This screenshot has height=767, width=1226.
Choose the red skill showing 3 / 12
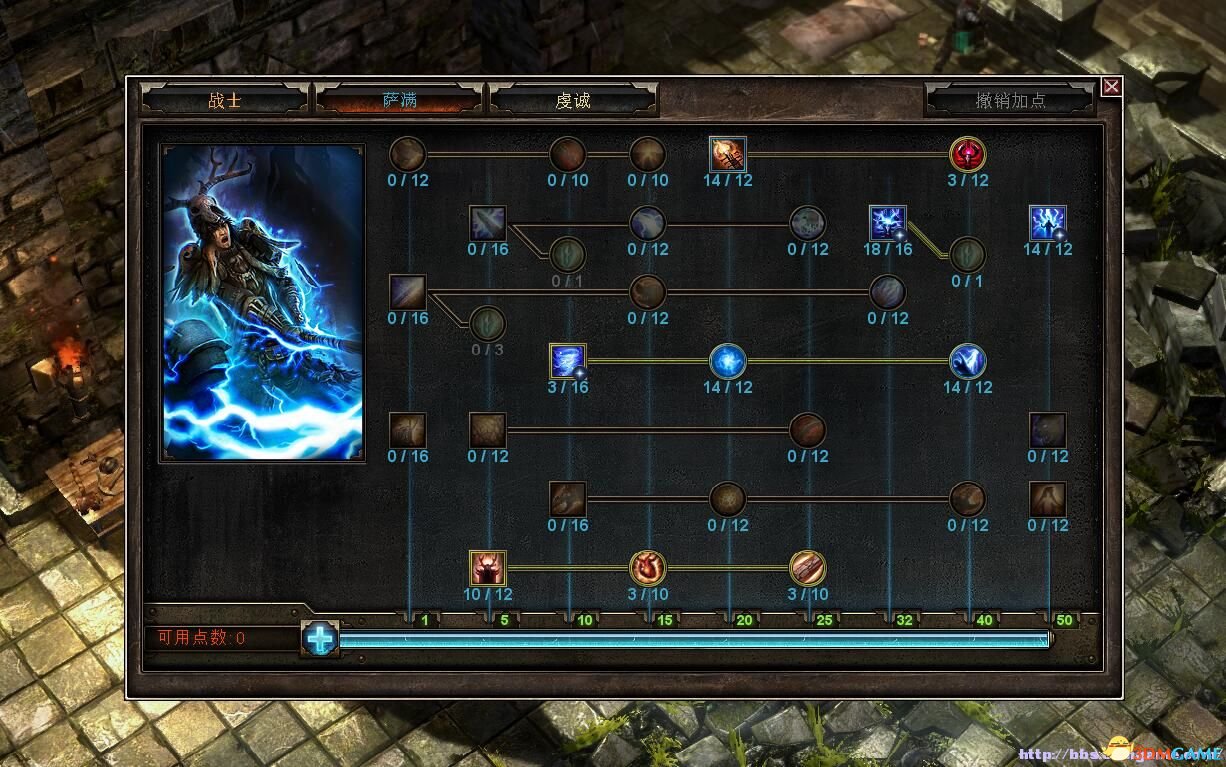[968, 154]
